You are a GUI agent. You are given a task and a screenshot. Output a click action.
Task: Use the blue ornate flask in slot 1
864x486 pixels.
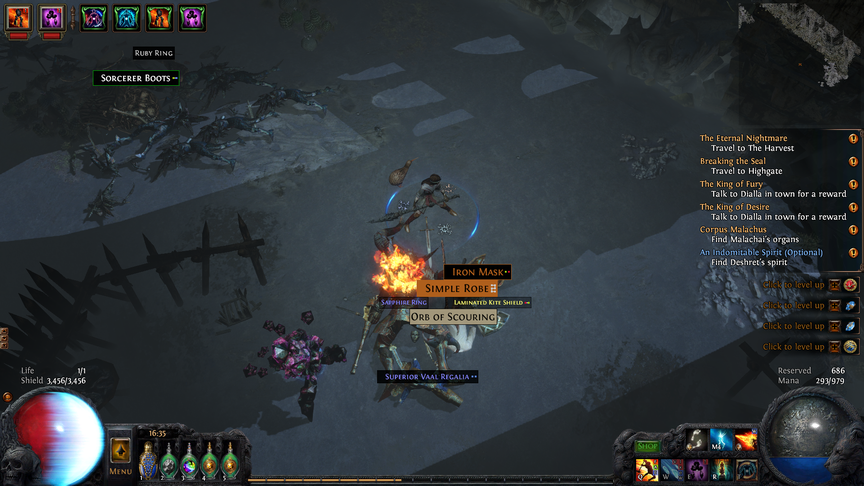[148, 461]
